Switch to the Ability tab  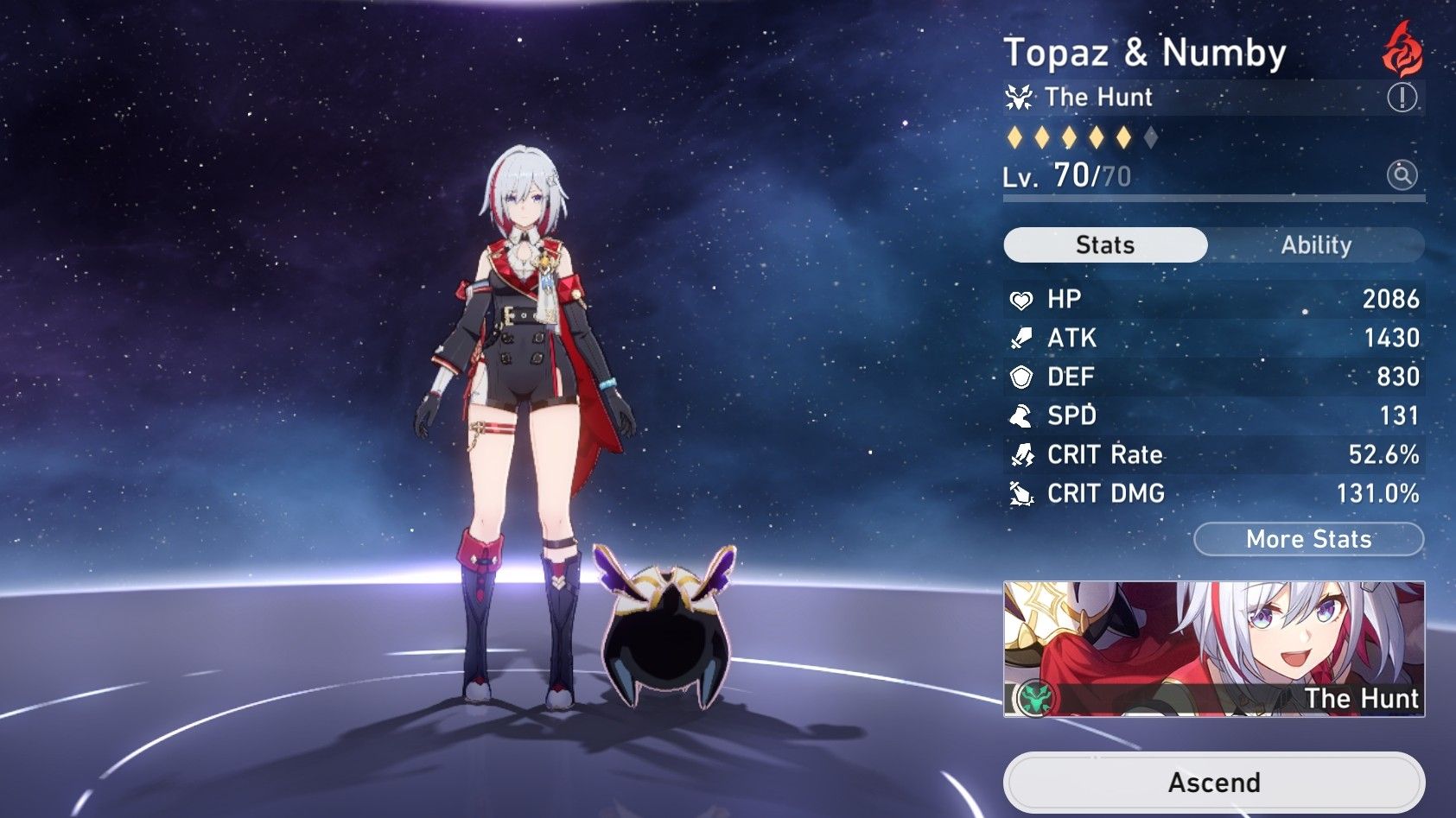pos(1315,245)
